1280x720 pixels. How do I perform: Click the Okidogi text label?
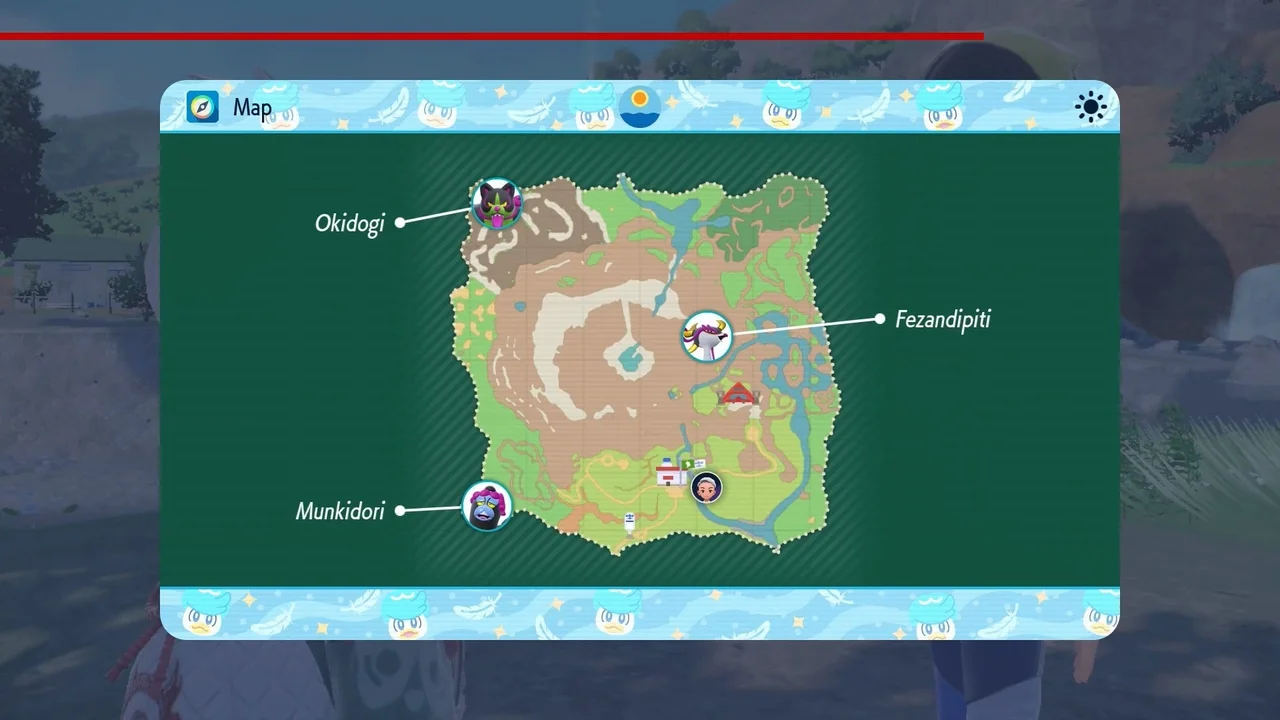click(350, 223)
